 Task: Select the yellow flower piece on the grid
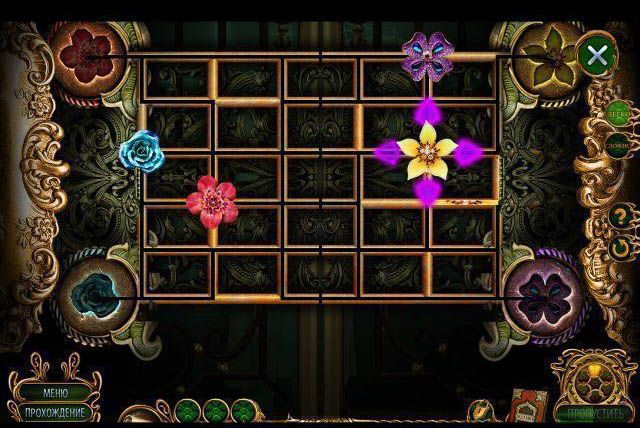426,151
